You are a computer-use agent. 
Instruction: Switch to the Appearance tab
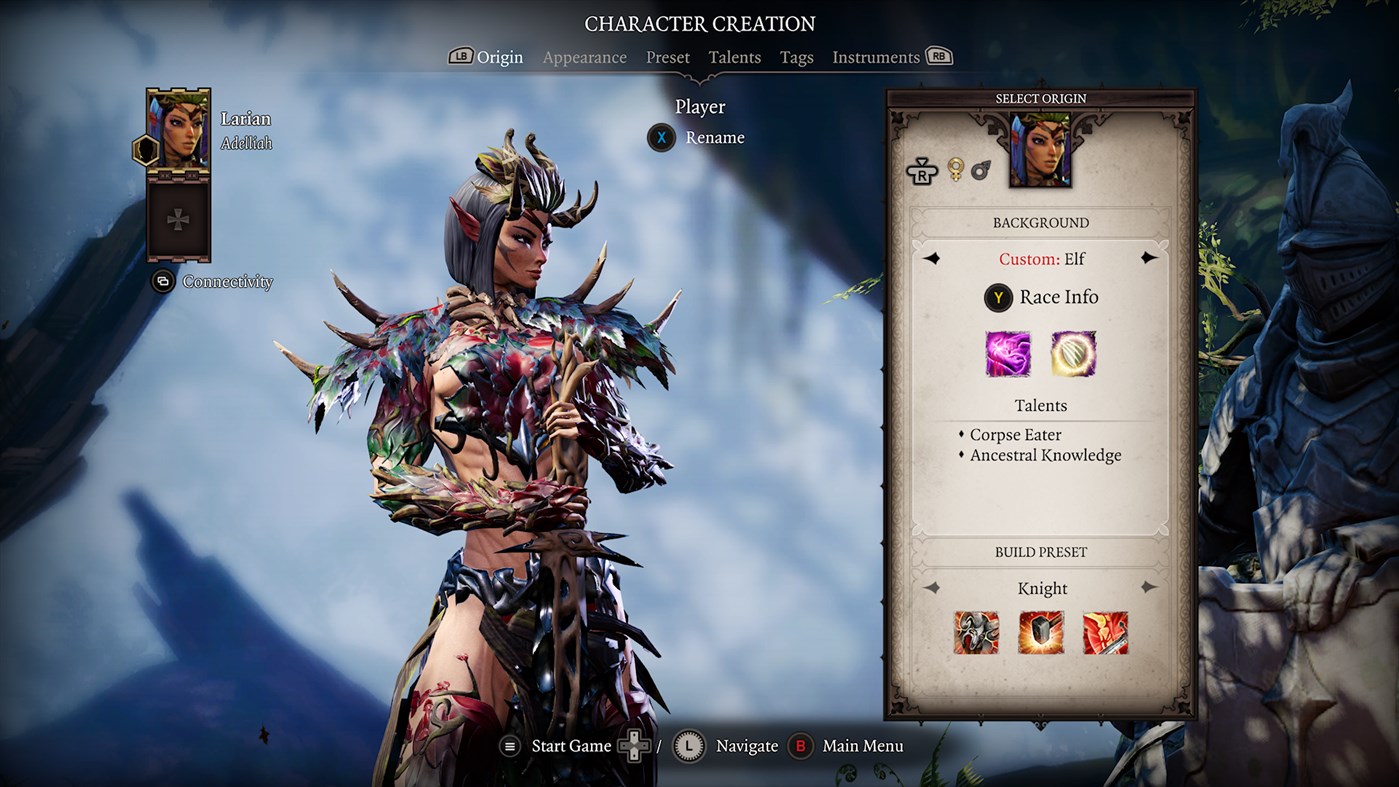pyautogui.click(x=584, y=57)
